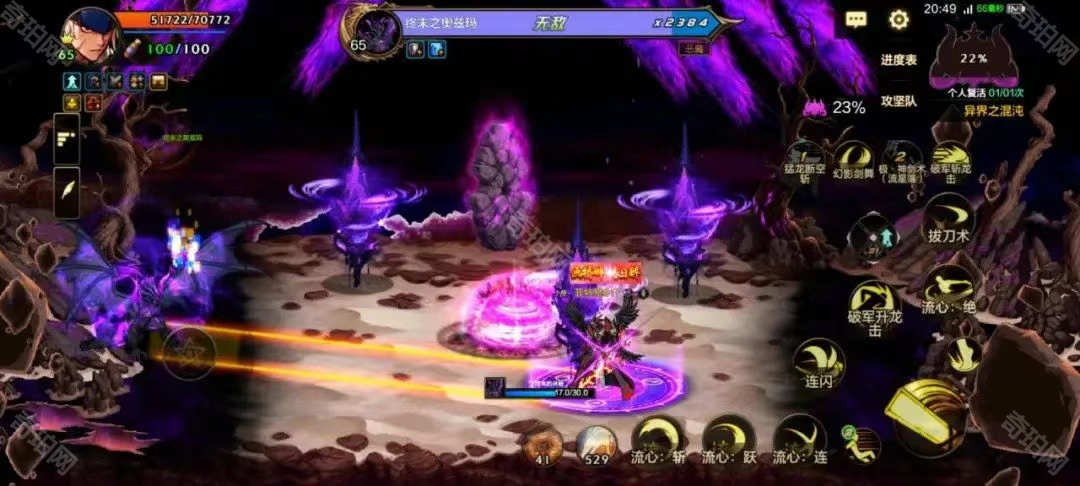Activate the 拔刀术 skill
This screenshot has height=486, width=1080.
coord(947,215)
